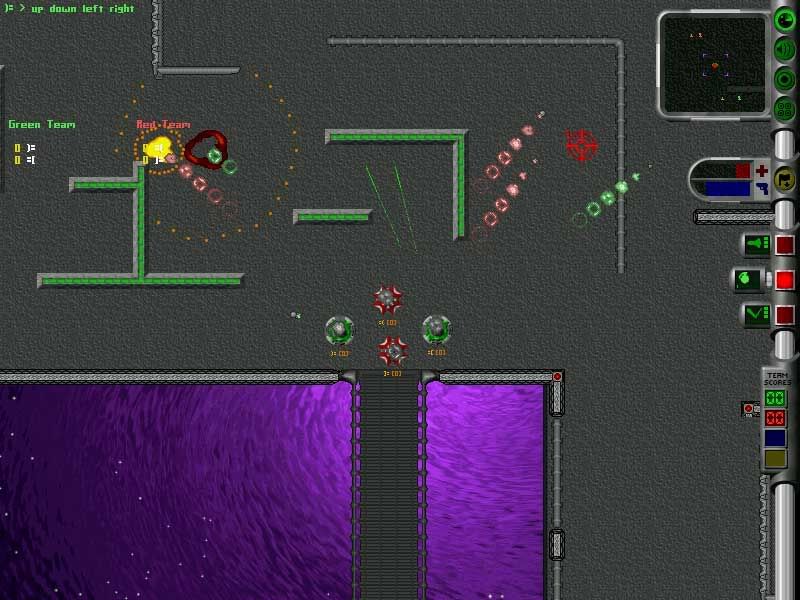This screenshot has height=600, width=800.
Task: Click the radar minimap display
Action: click(714, 64)
